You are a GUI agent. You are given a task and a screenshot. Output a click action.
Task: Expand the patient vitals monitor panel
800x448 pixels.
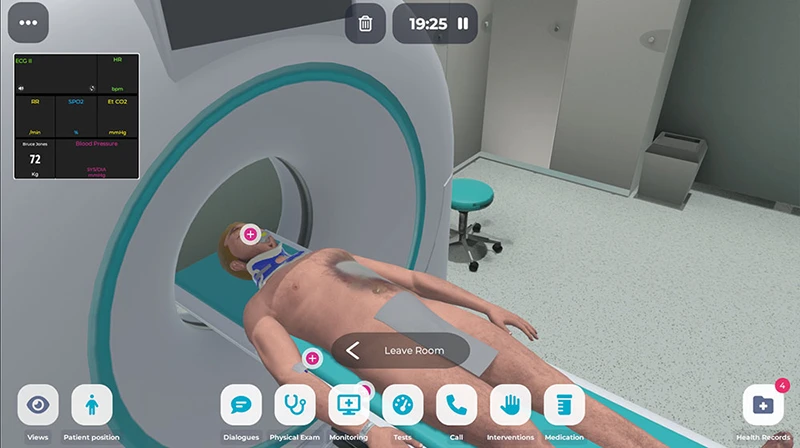[x=76, y=116]
